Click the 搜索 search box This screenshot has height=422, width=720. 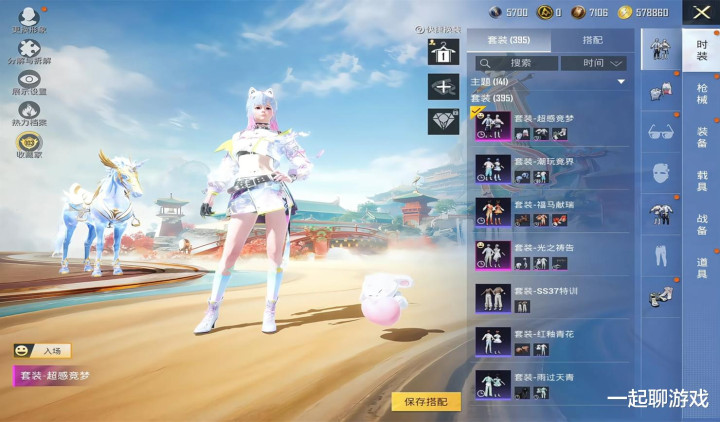515,63
